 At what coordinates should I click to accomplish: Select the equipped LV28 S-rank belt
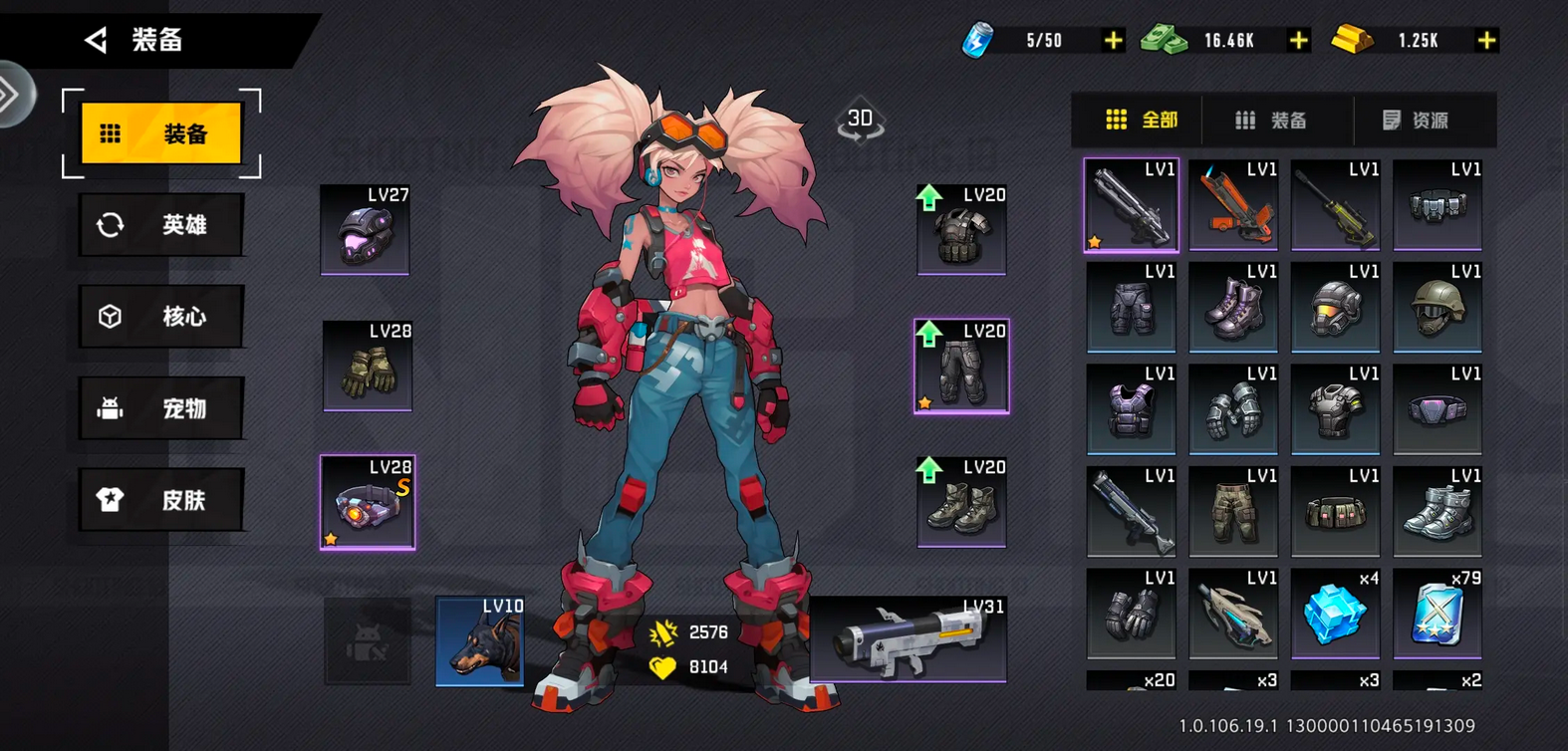368,502
